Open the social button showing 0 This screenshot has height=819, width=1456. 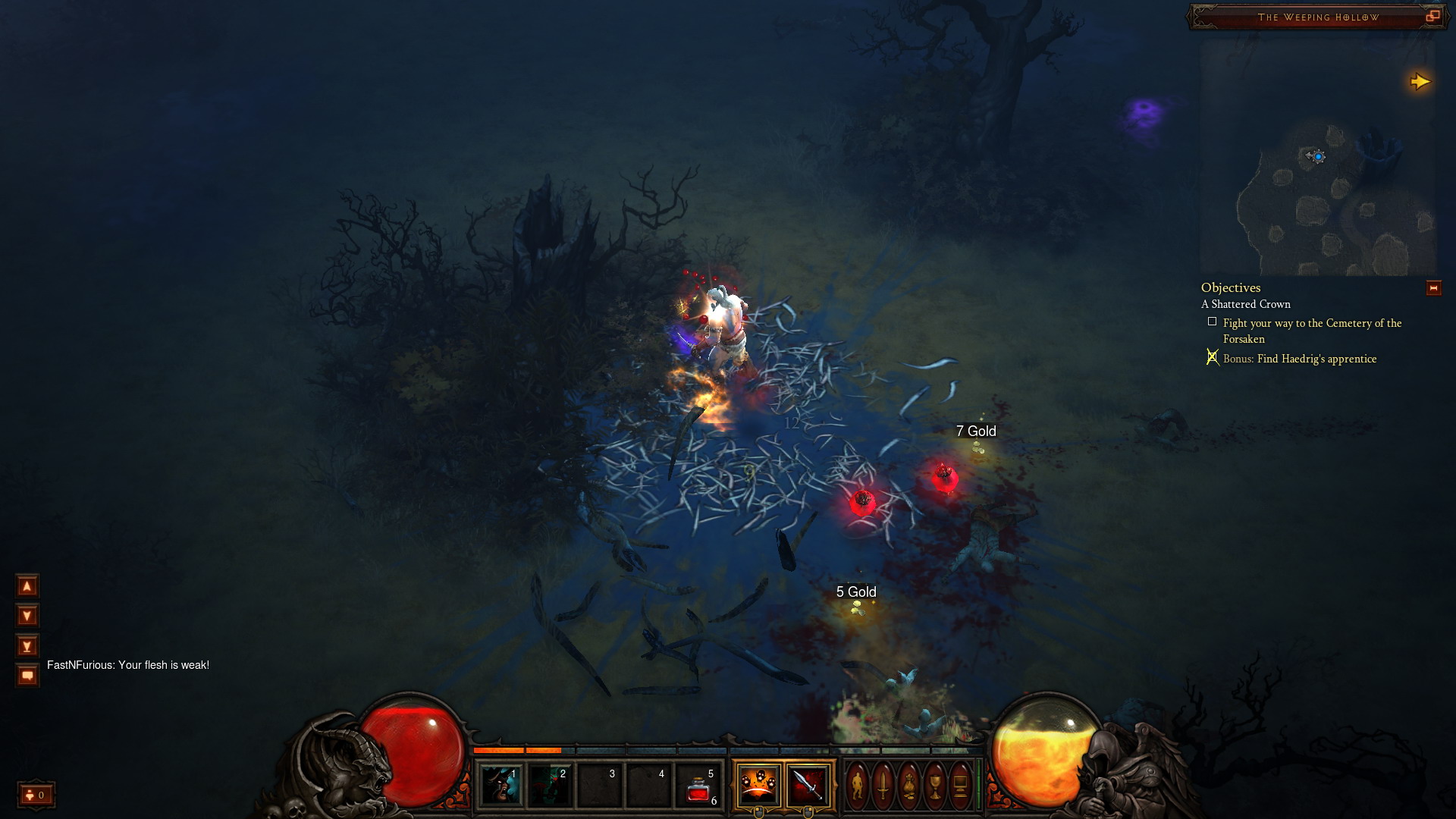(36, 795)
